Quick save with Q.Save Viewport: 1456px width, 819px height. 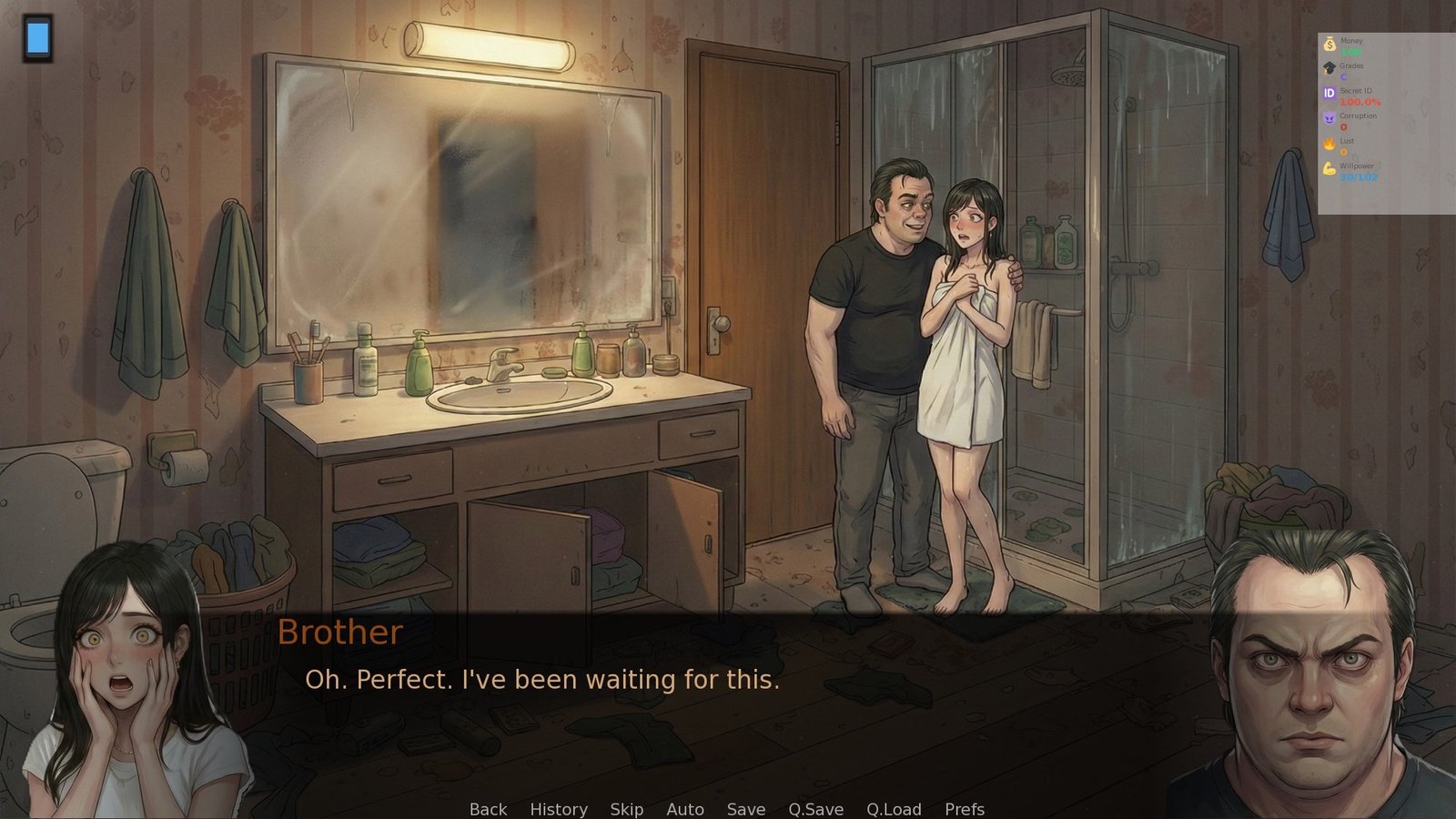815,809
